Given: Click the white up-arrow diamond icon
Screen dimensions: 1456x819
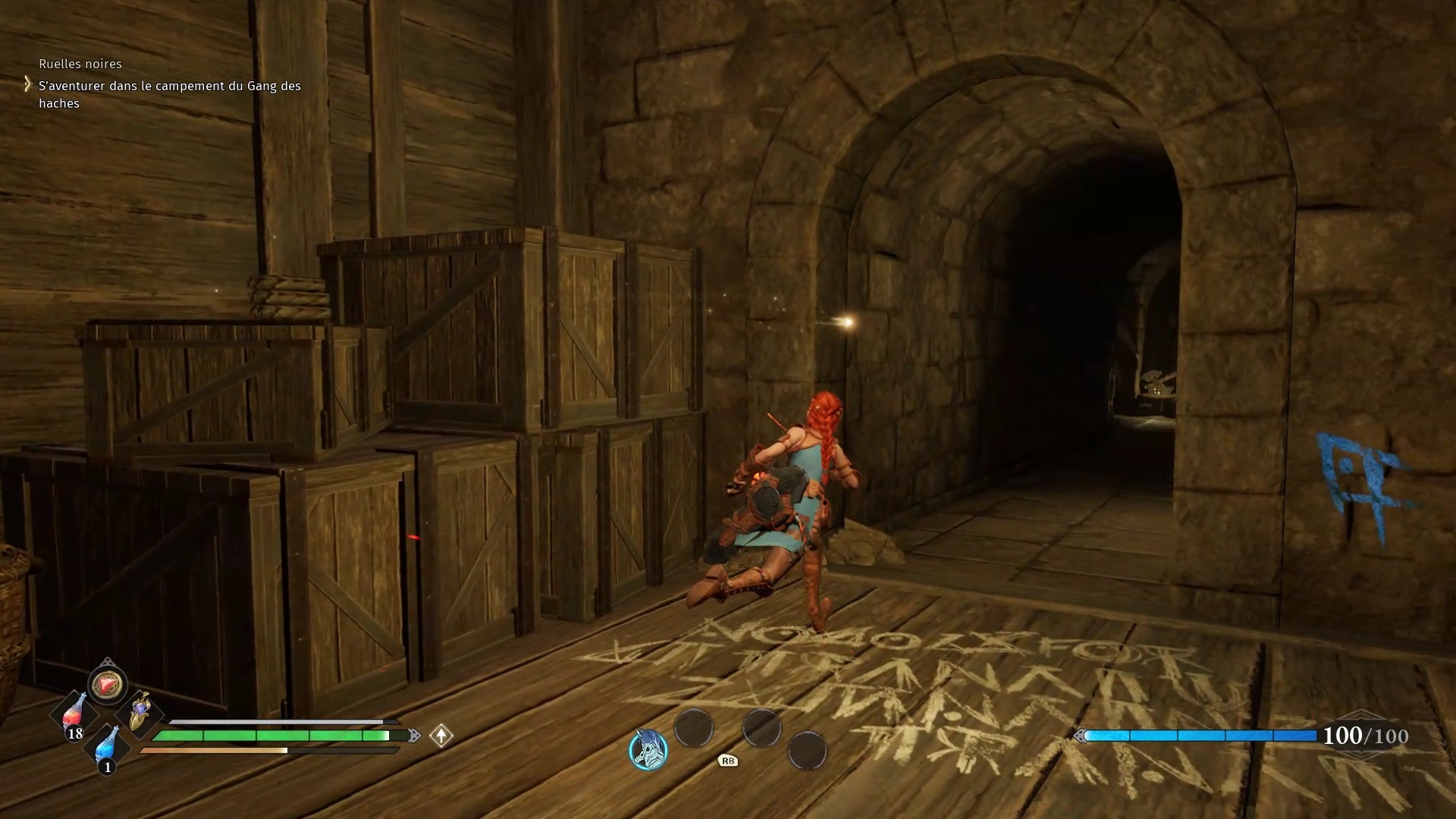Looking at the screenshot, I should [441, 735].
